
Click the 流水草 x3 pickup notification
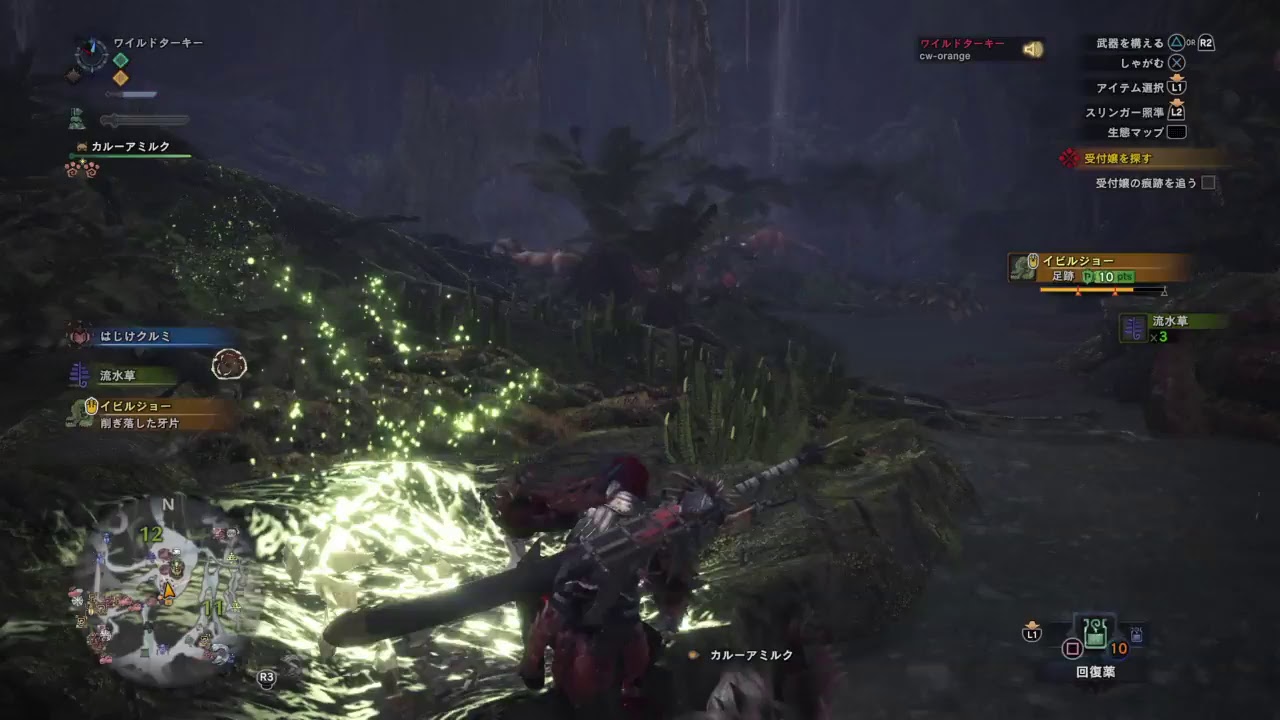tap(1172, 328)
